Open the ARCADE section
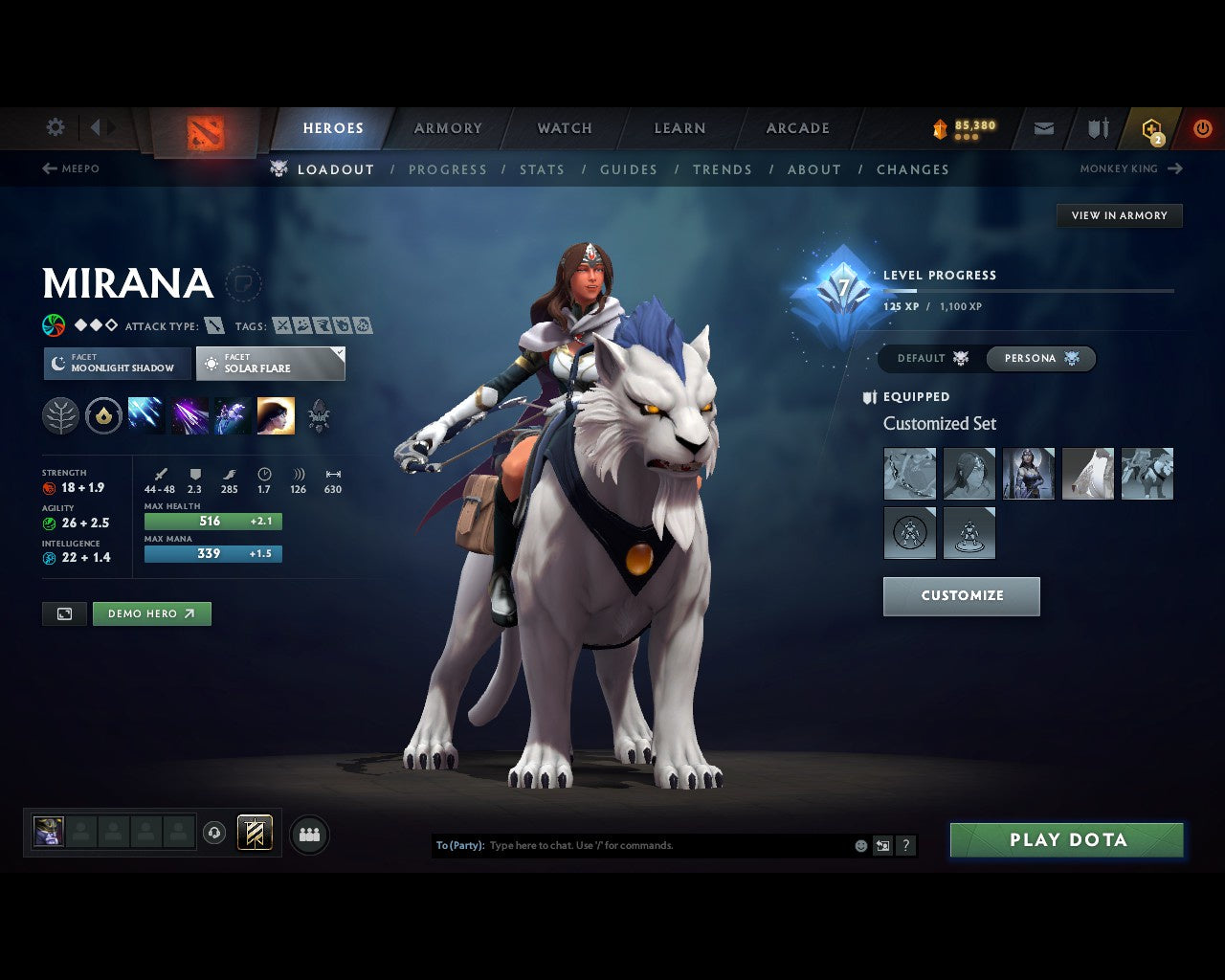Screen dimensions: 1225x980 [x=797, y=127]
